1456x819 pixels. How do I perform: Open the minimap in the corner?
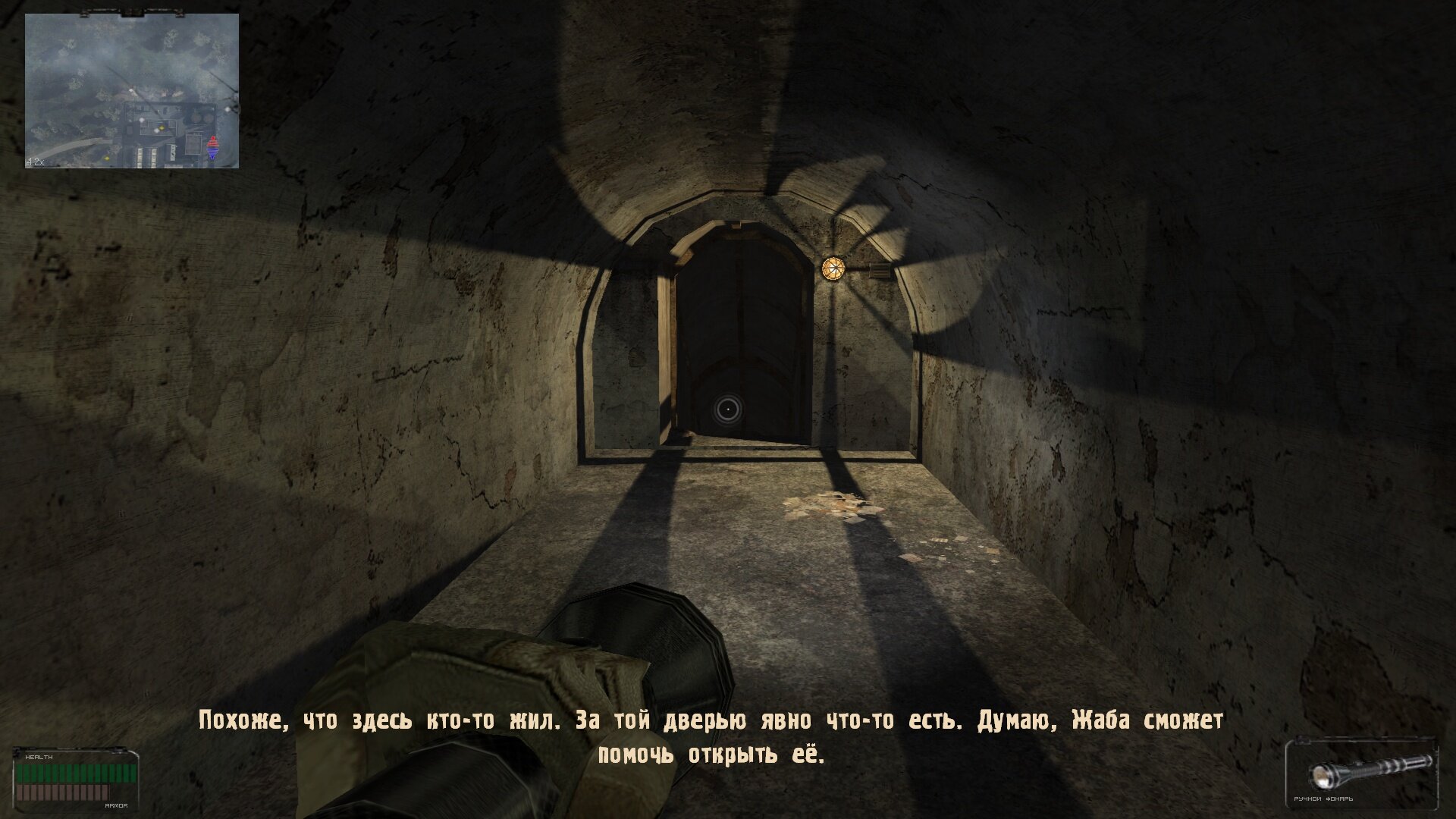coord(132,91)
